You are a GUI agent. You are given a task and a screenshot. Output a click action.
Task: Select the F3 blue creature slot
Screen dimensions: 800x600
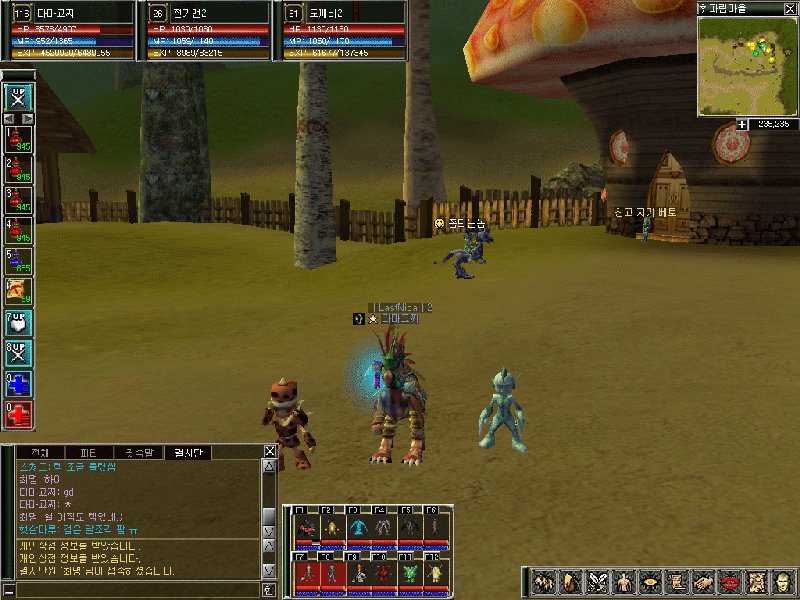pos(359,527)
